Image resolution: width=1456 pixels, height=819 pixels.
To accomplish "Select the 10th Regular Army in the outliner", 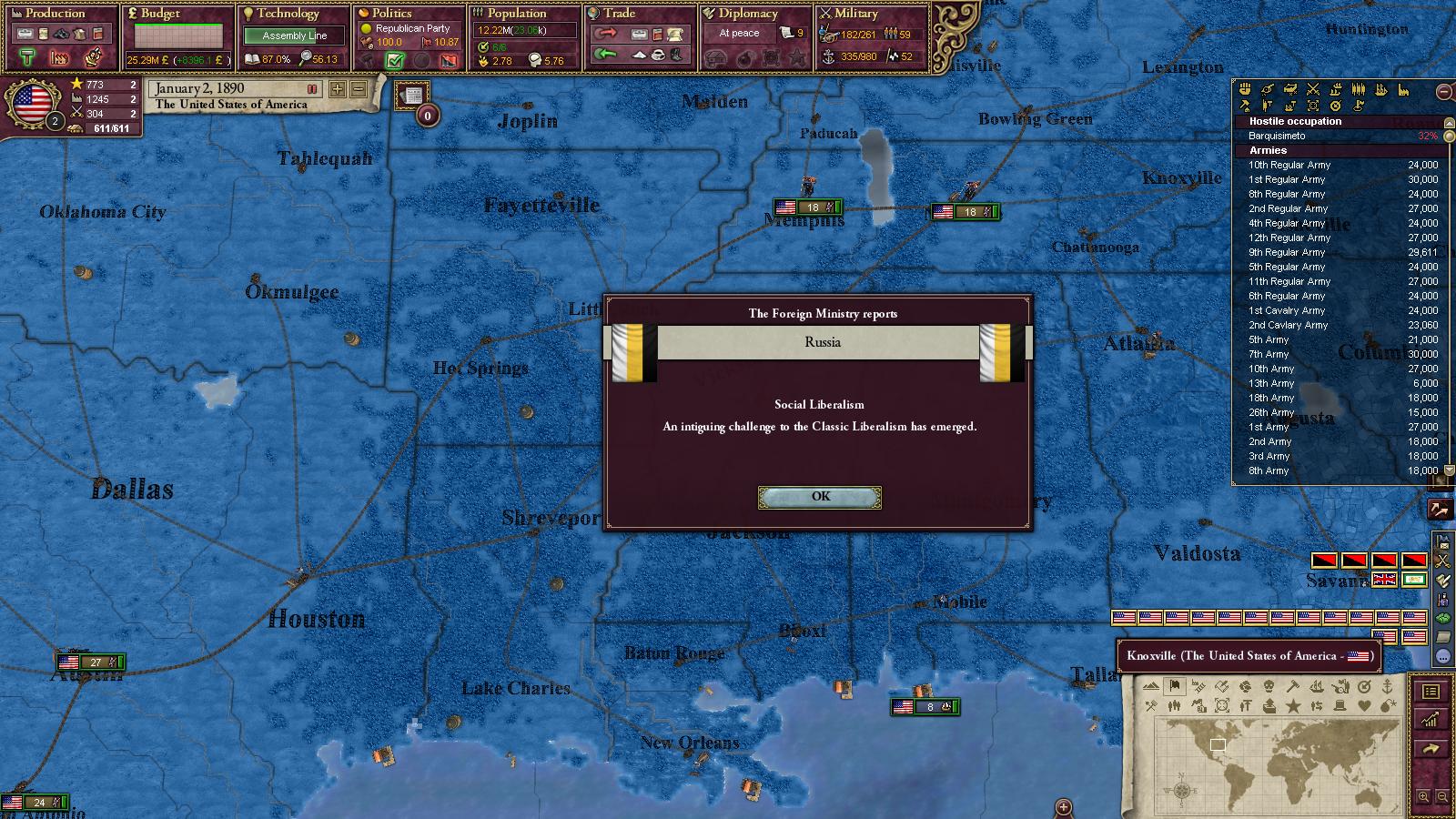I will (1289, 166).
